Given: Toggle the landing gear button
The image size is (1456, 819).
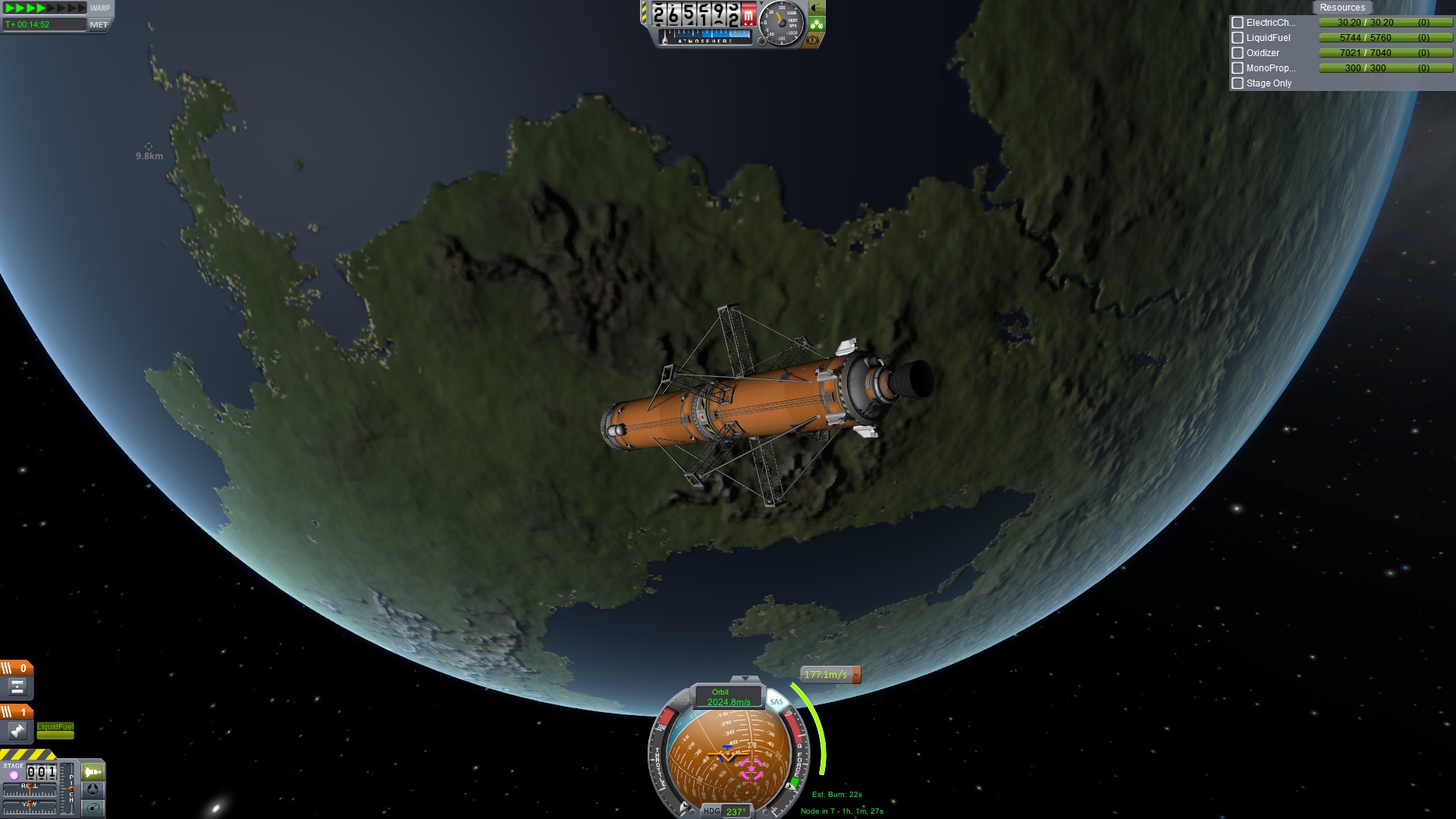Looking at the screenshot, I should pyautogui.click(x=816, y=24).
